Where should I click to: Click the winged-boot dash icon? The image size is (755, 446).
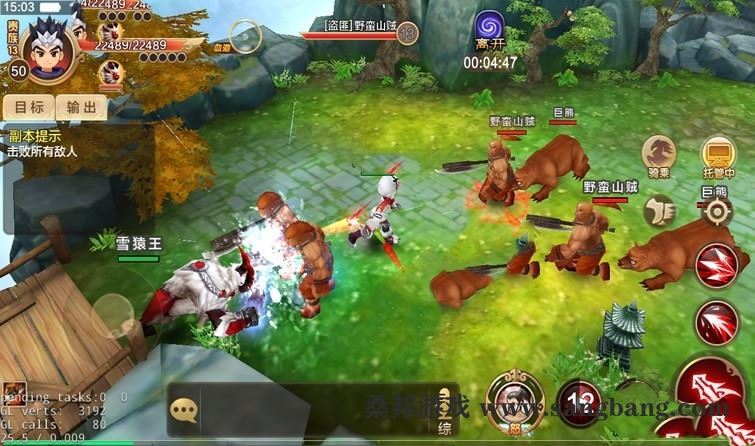(658, 209)
